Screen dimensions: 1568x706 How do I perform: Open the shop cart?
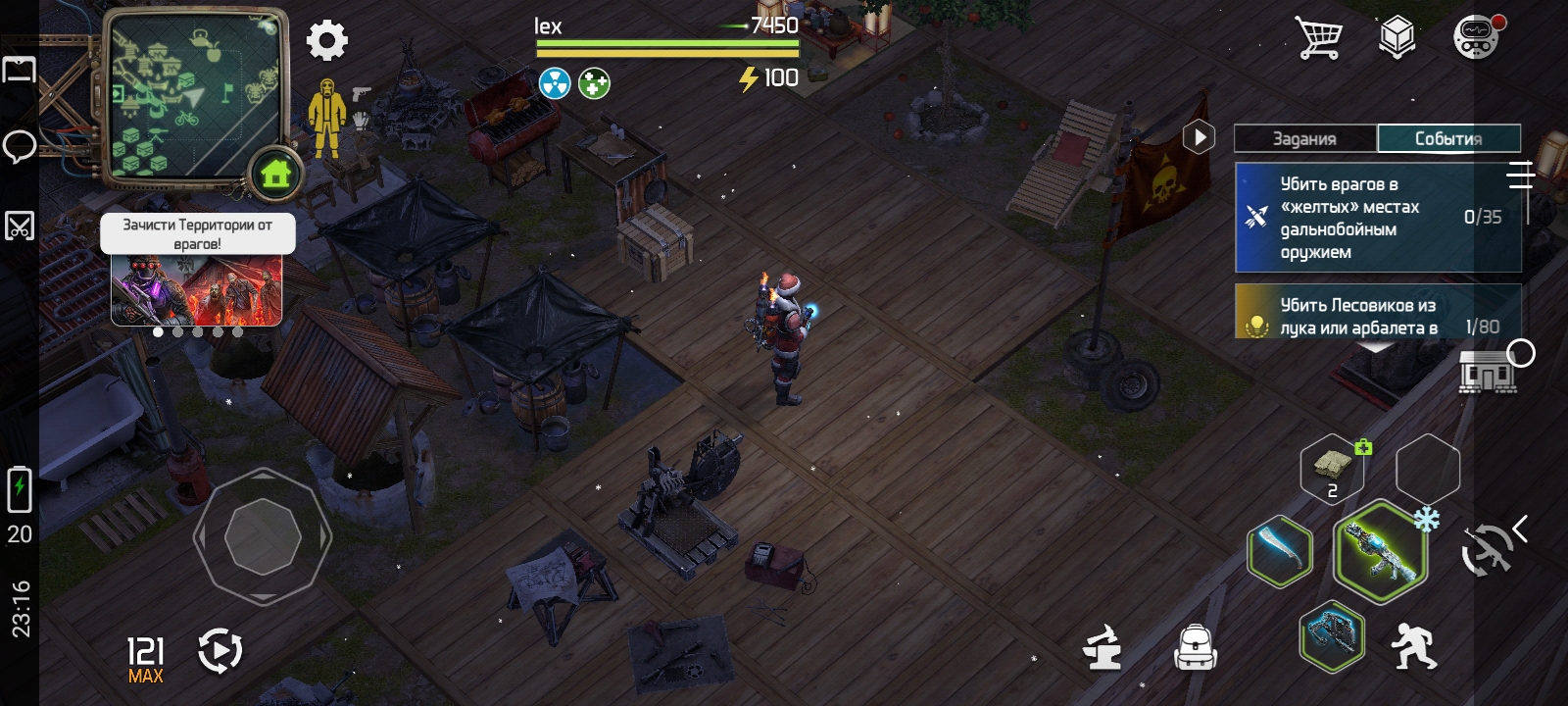[1318, 38]
